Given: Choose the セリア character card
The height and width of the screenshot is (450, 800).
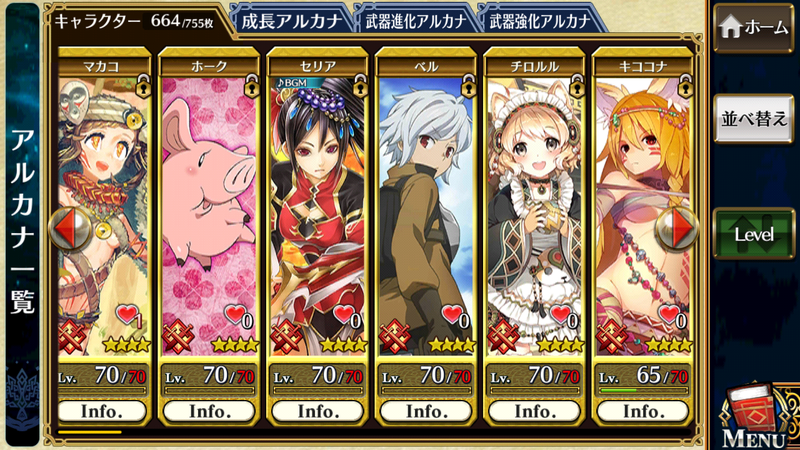Looking at the screenshot, I should 318,200.
